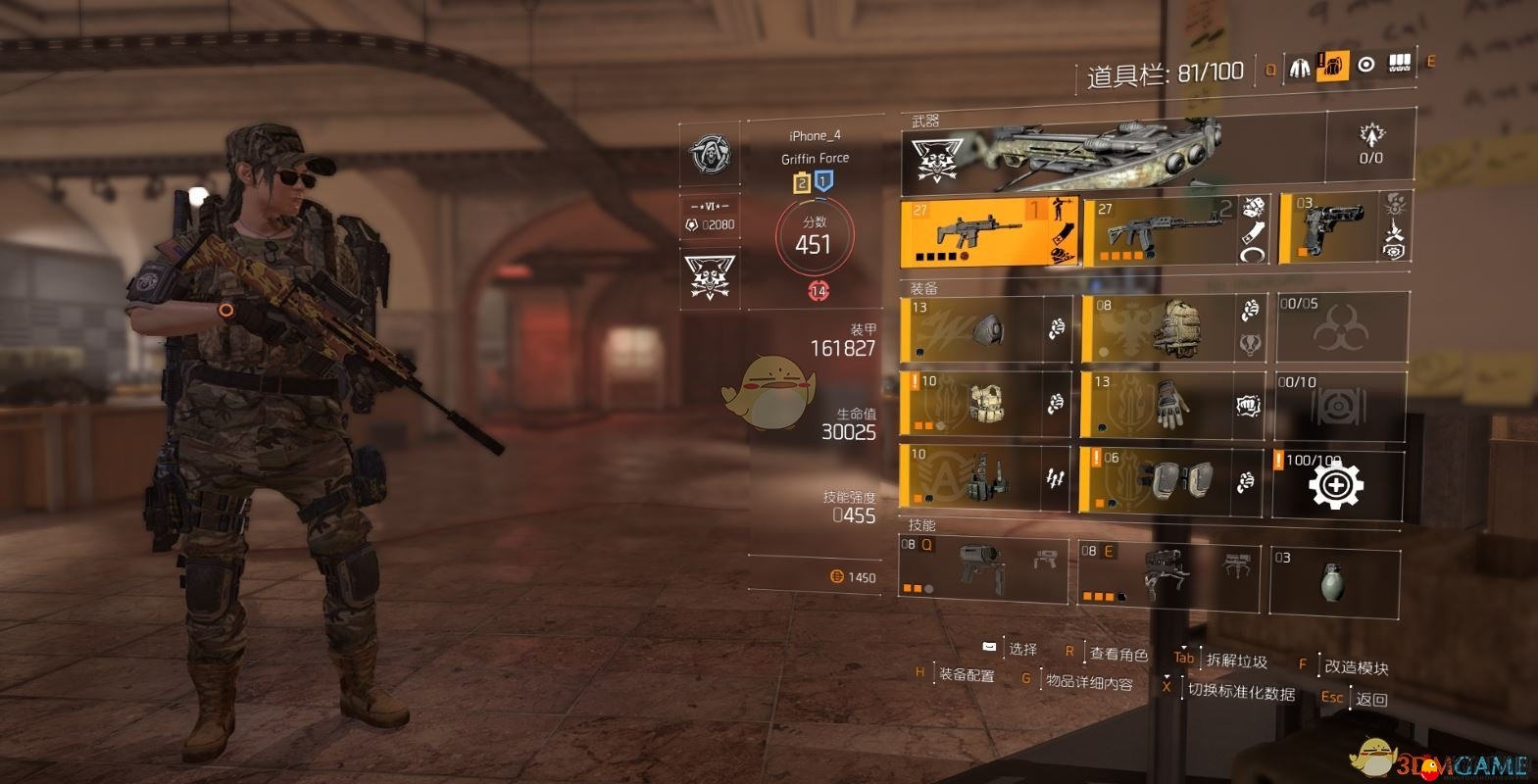
Task: Select the rightmost triple-bar tab
Action: (x=1400, y=65)
